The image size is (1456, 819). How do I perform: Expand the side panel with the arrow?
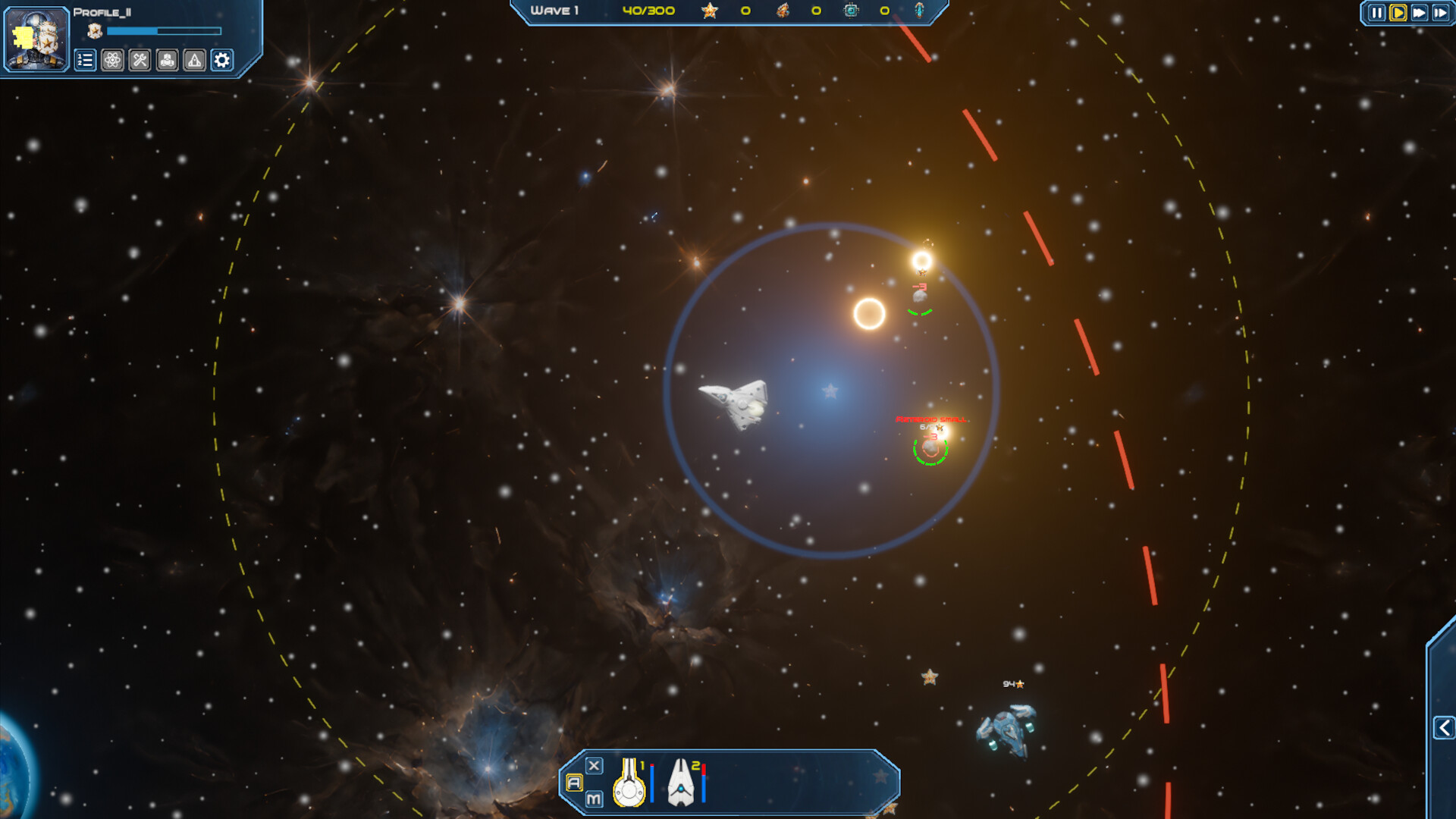coord(1444,728)
